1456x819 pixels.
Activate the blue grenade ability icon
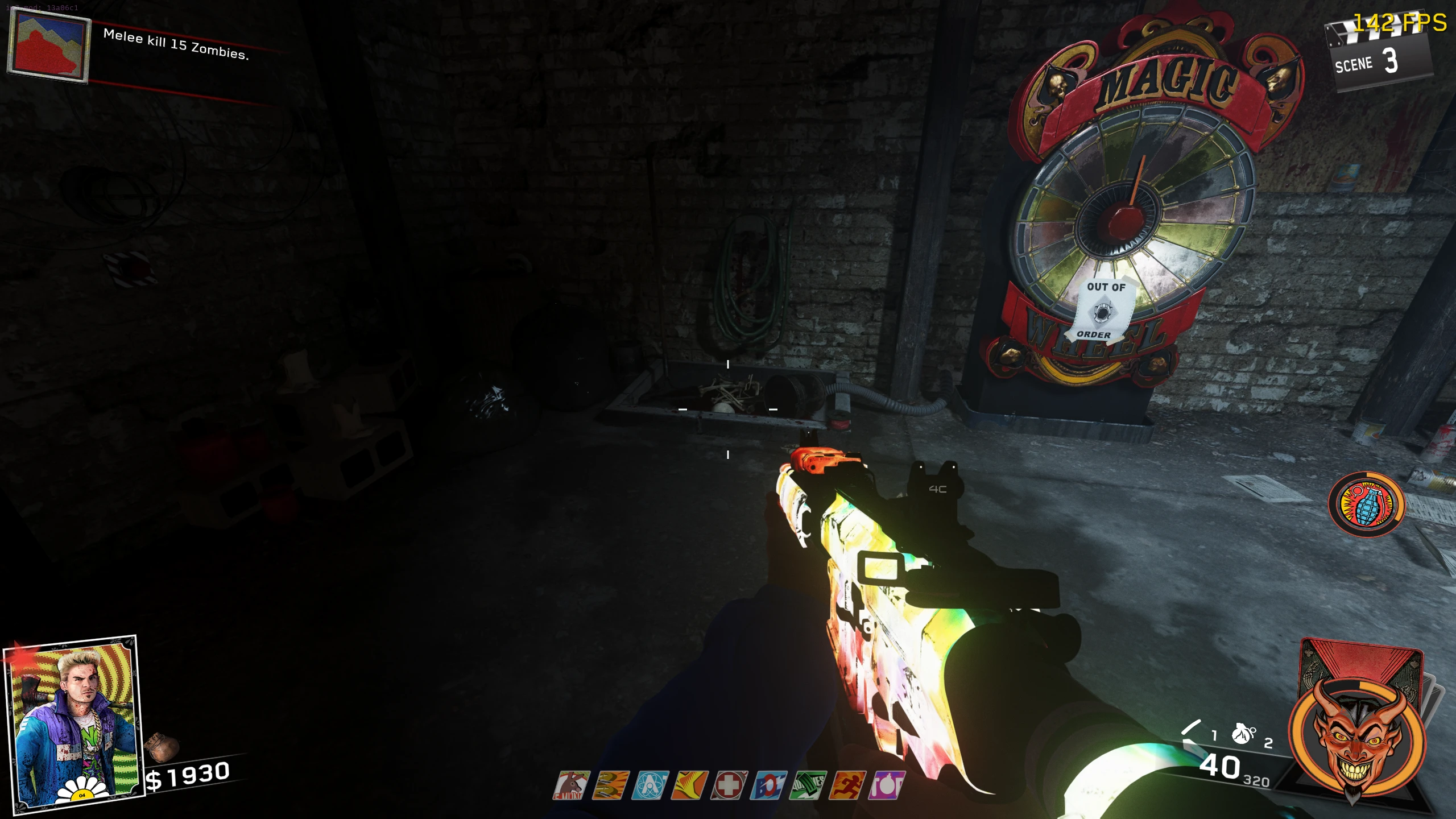pyautogui.click(x=1366, y=504)
